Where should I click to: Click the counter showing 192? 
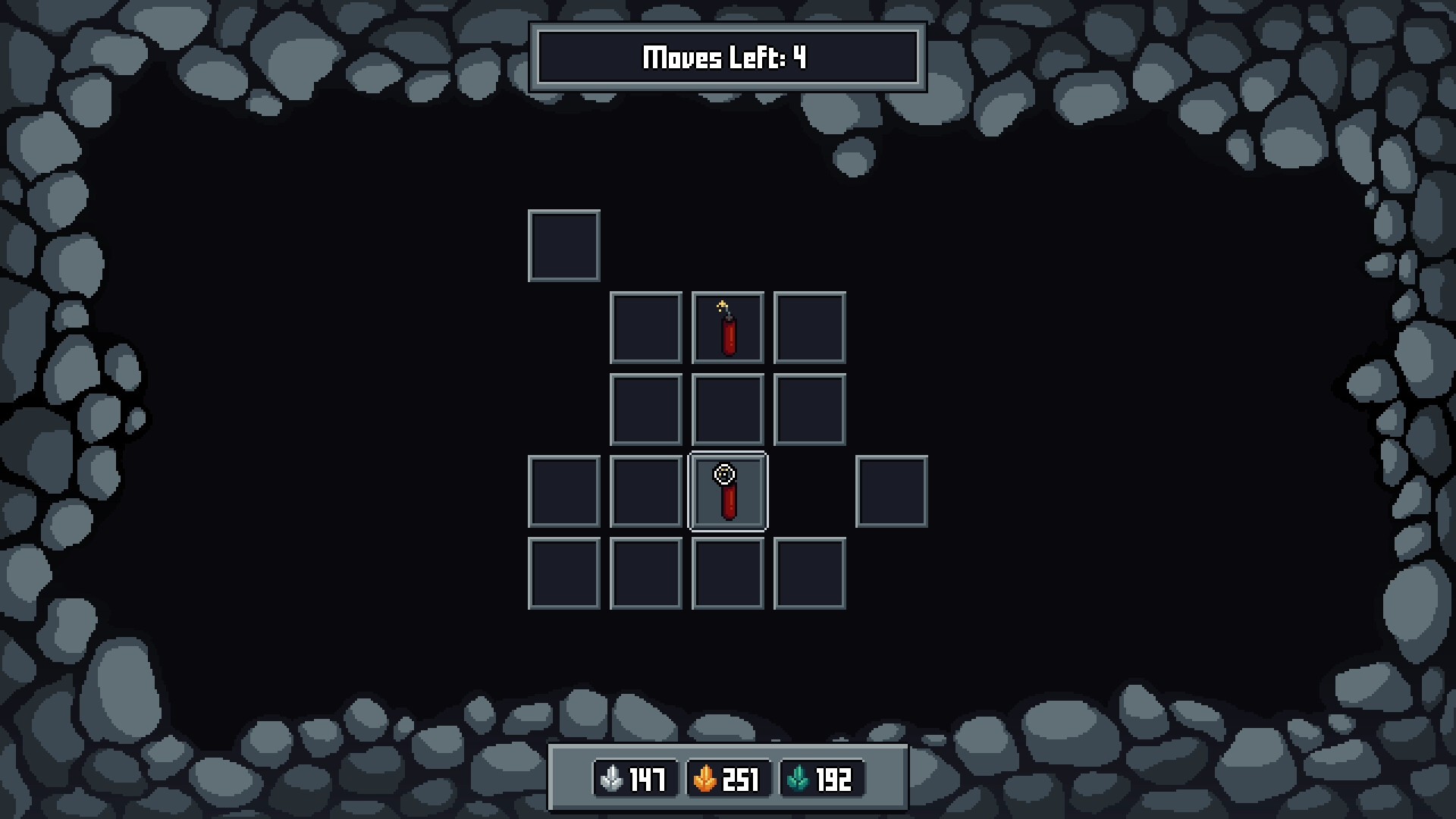click(833, 777)
